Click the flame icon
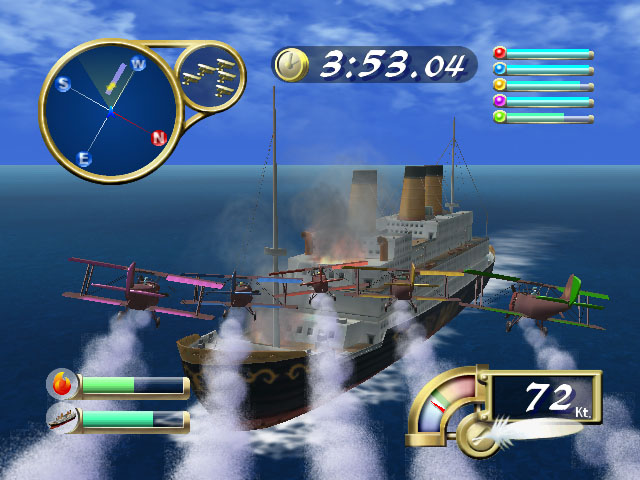 coord(62,384)
